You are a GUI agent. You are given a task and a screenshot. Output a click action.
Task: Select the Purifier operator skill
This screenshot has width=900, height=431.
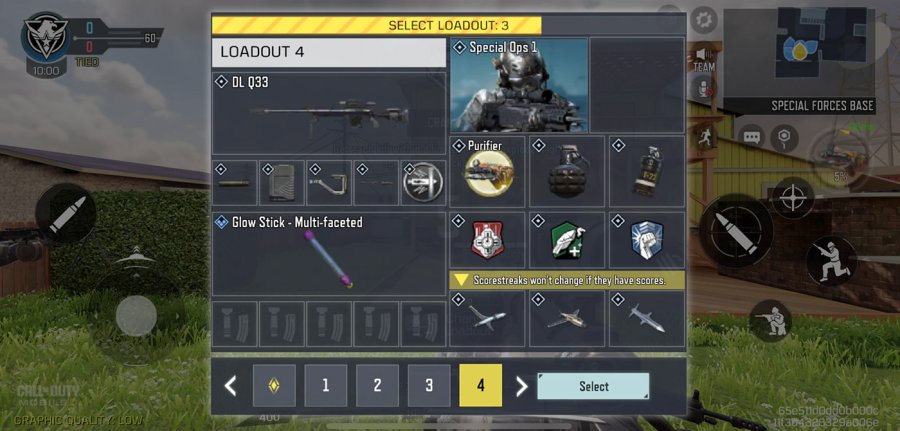488,171
